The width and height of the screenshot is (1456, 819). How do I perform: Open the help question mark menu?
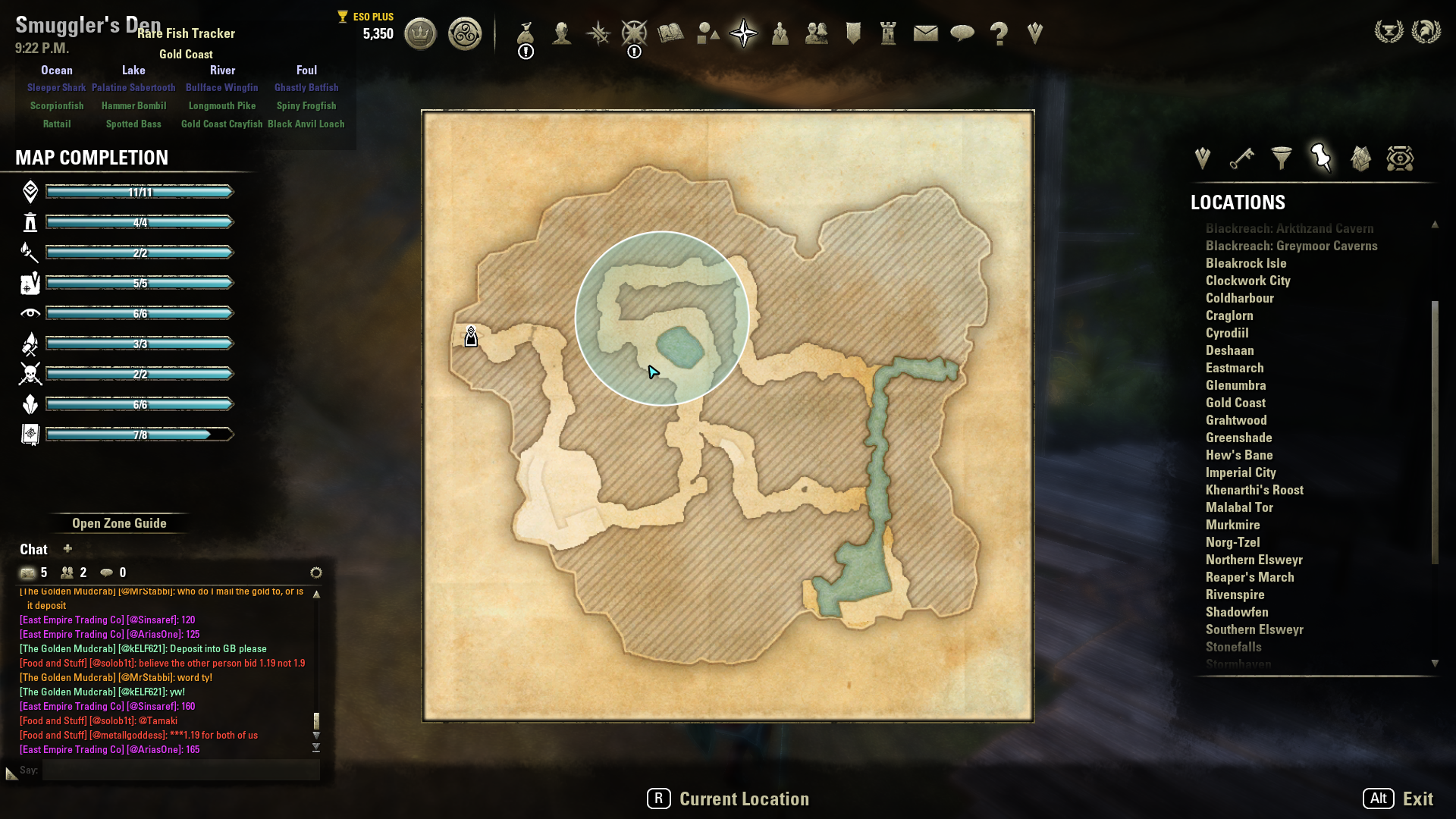click(x=999, y=33)
